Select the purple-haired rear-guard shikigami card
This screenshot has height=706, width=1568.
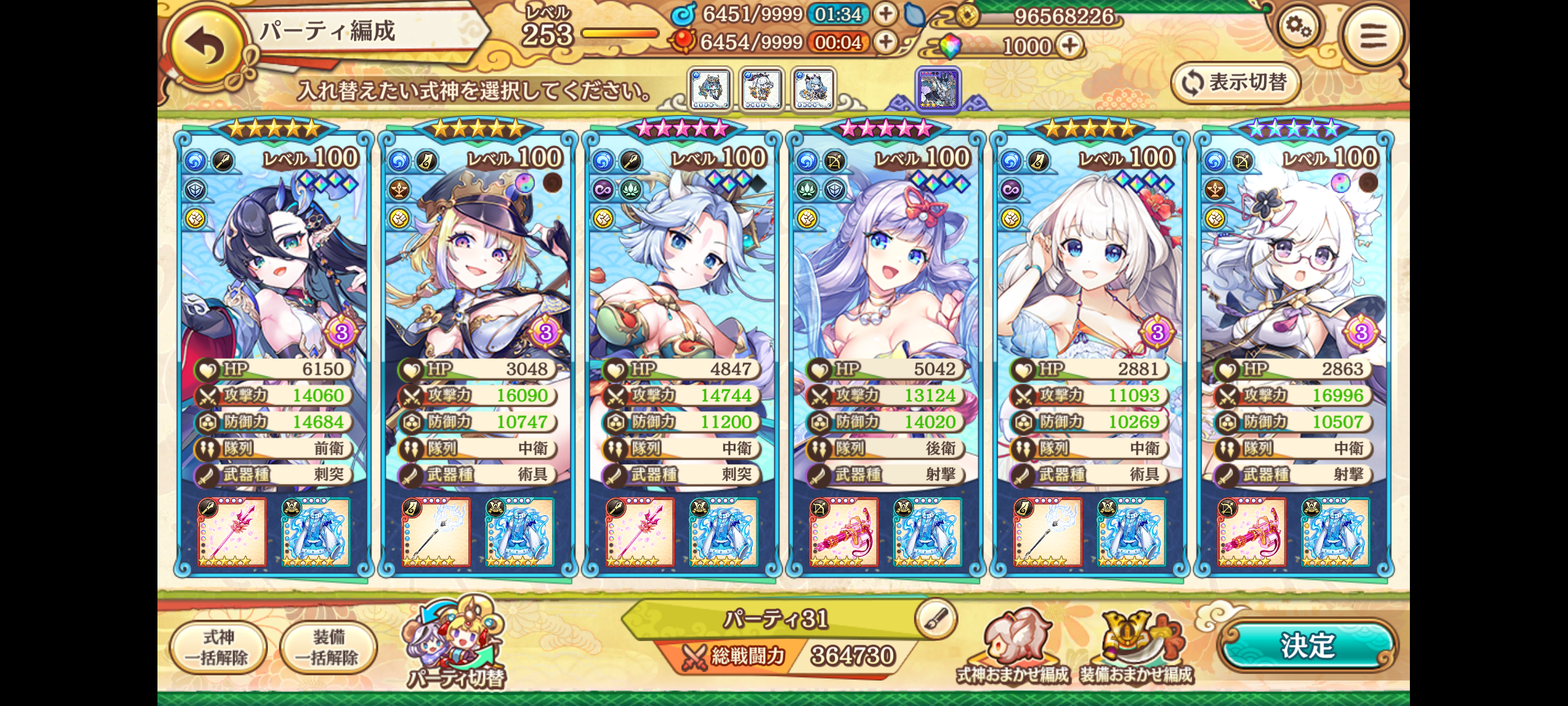[885, 275]
